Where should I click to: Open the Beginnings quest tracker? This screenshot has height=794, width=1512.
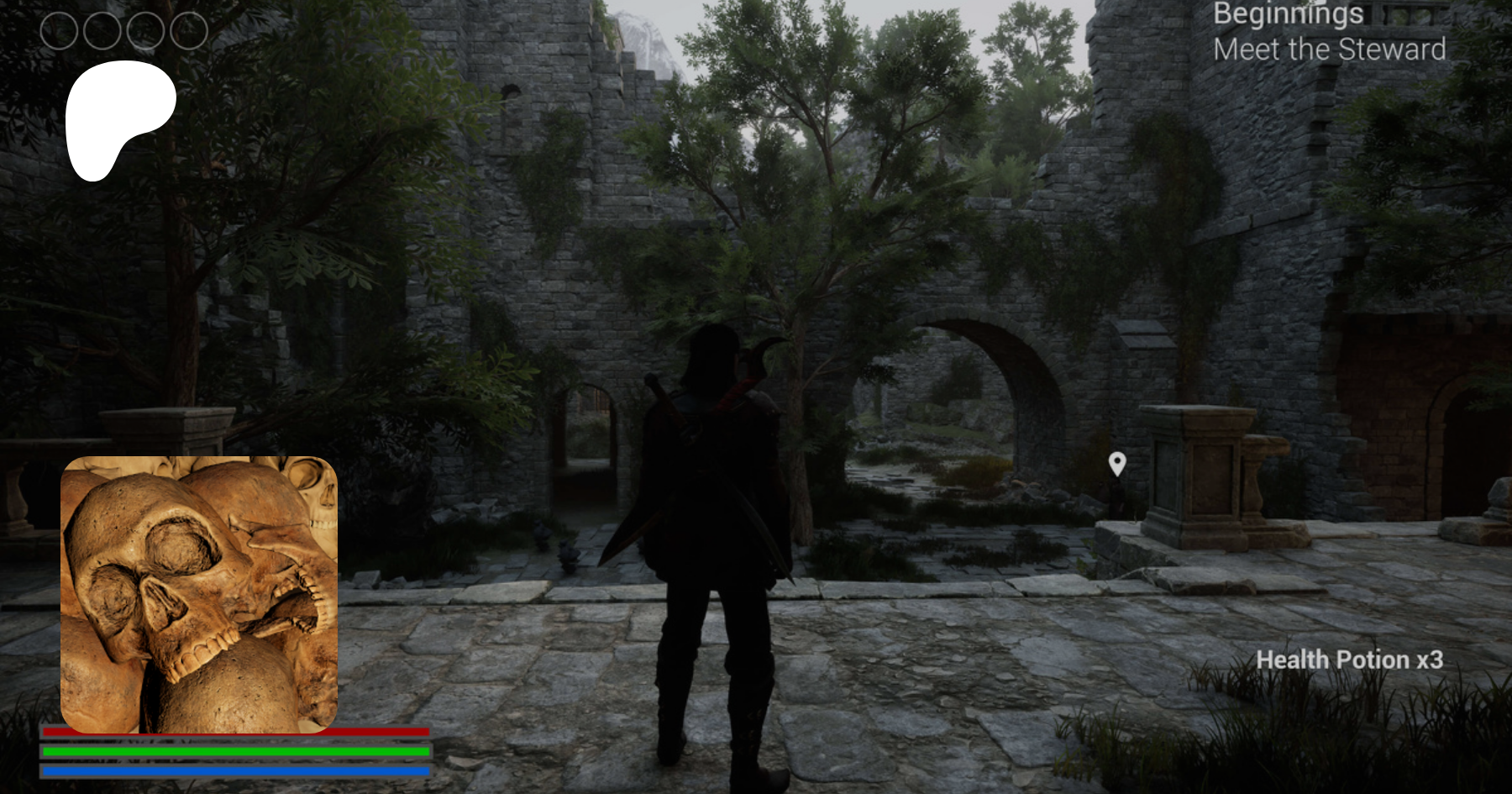[1288, 14]
